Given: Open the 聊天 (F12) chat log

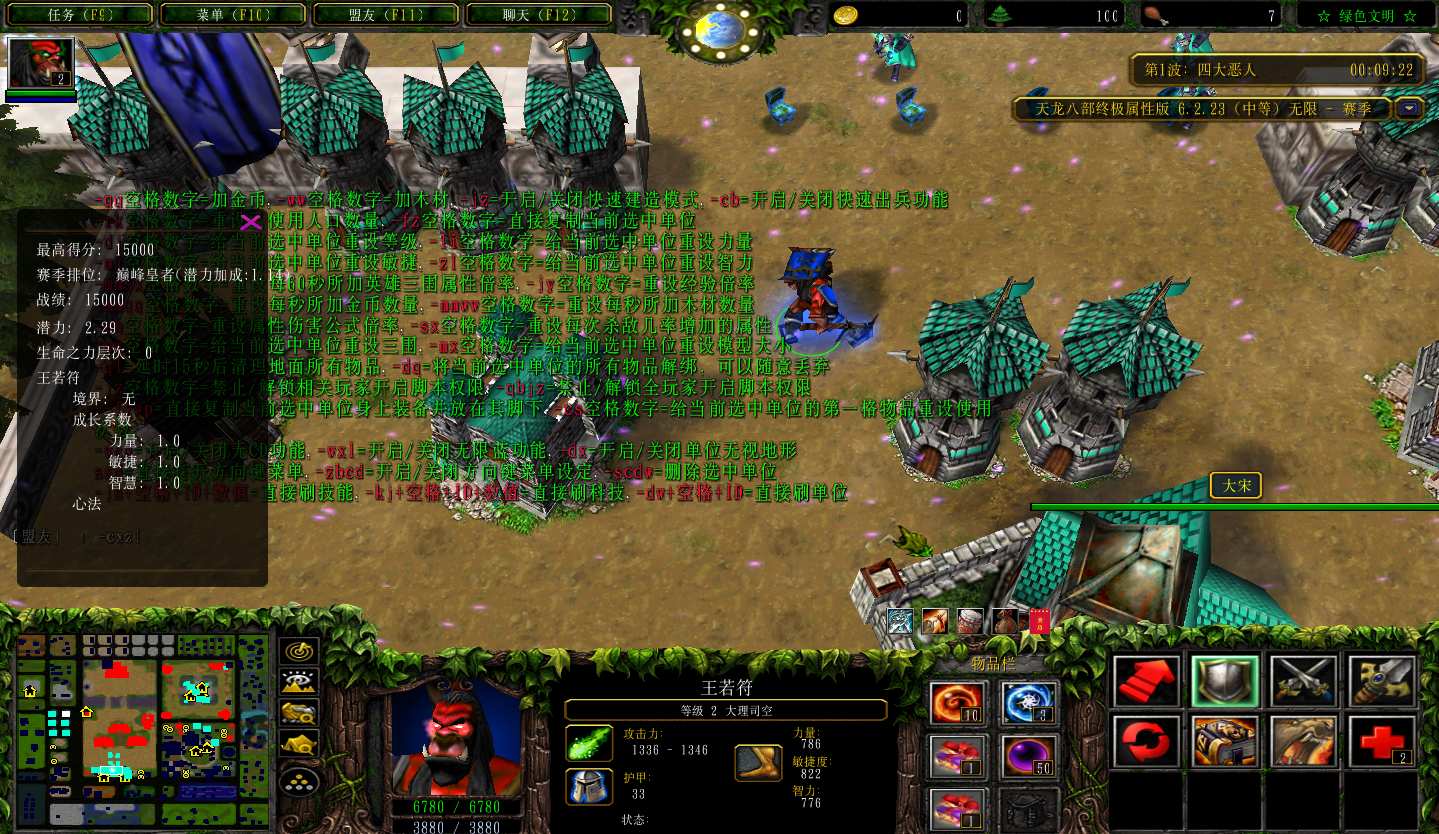Looking at the screenshot, I should pos(538,15).
